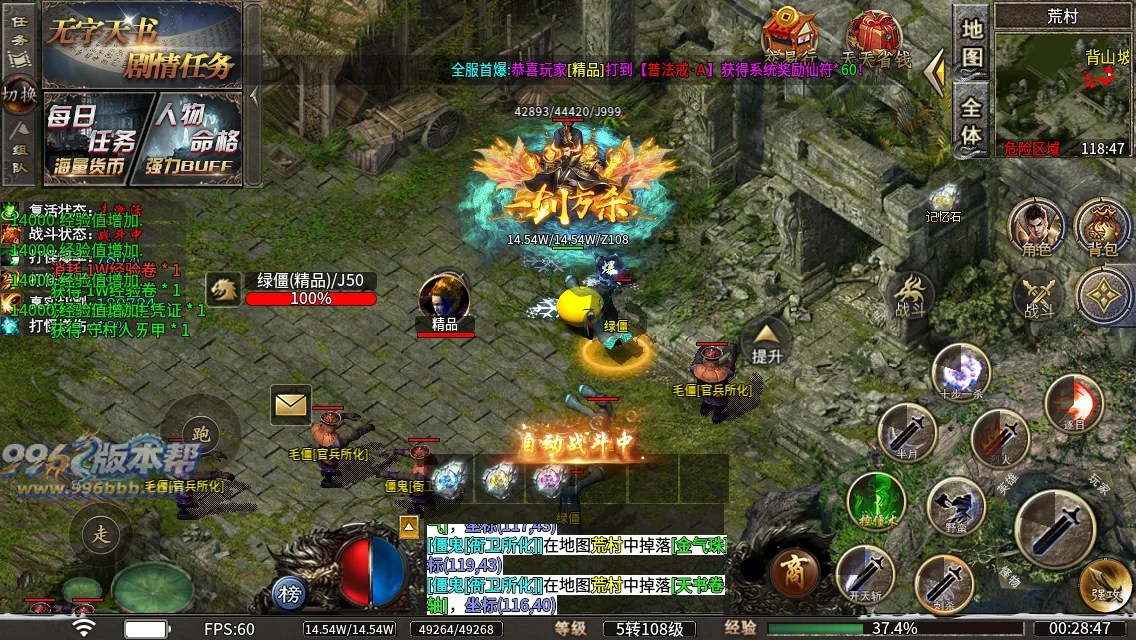The width and height of the screenshot is (1136, 640).
Task: Cast the 开天斩 skill
Action: point(865,575)
